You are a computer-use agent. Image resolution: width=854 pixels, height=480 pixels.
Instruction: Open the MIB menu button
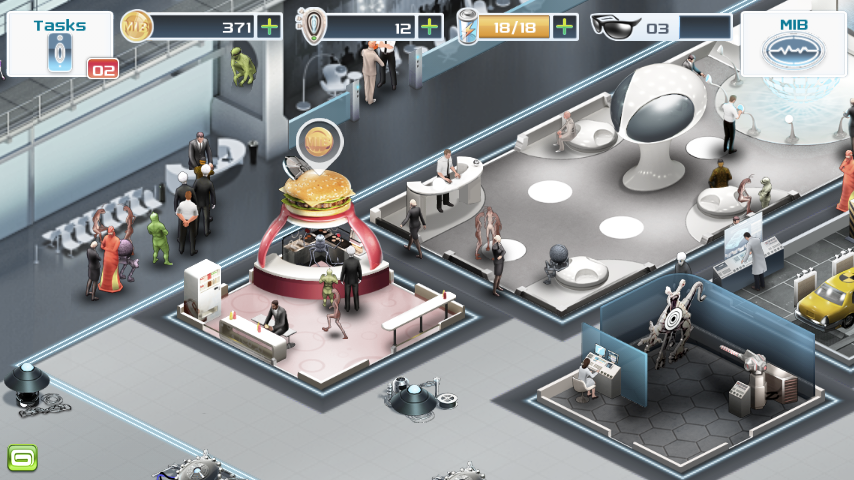pos(793,44)
